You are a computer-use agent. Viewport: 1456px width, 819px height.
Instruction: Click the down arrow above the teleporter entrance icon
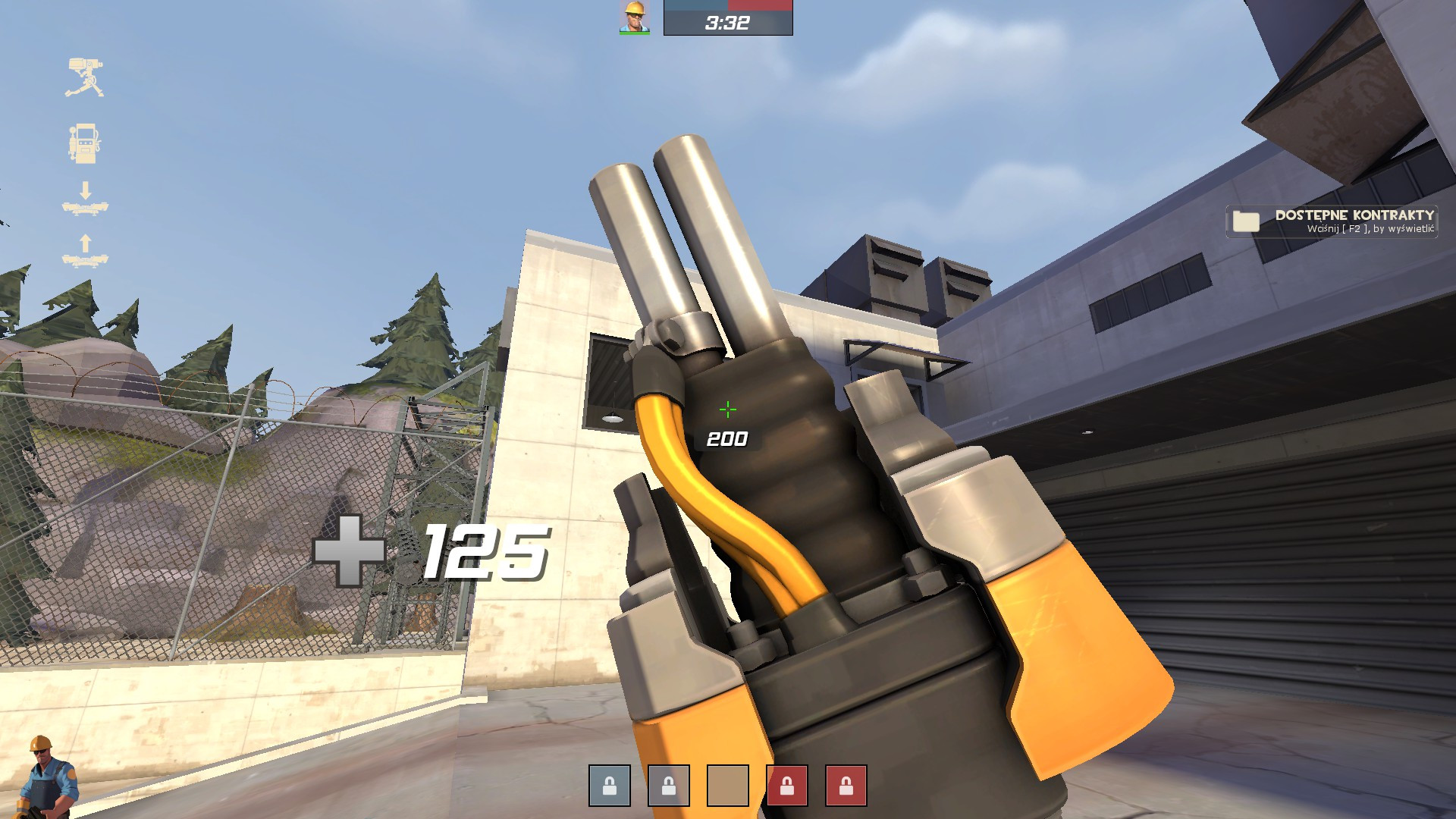click(86, 190)
